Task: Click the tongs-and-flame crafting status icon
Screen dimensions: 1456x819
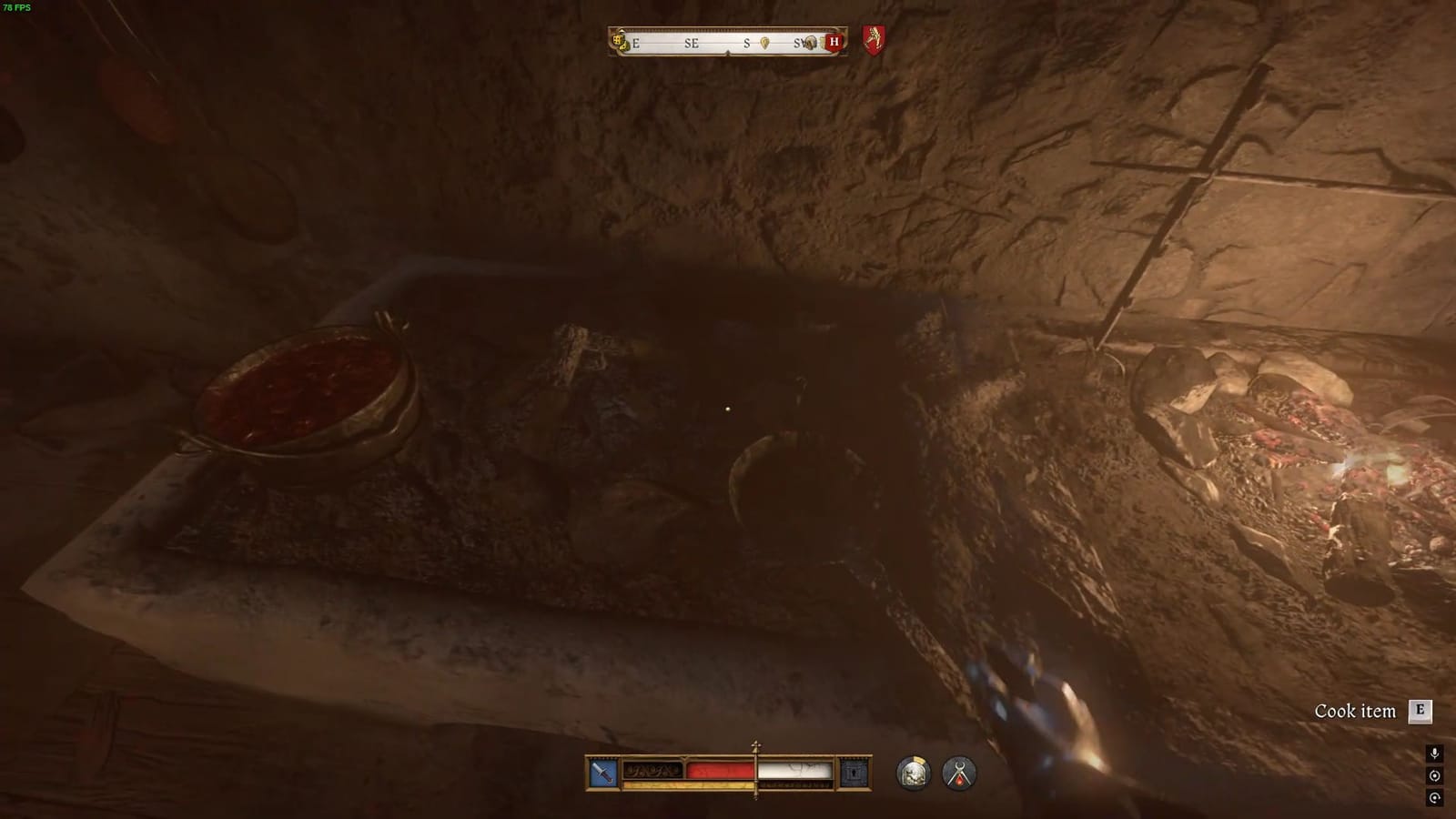Action: point(960,773)
